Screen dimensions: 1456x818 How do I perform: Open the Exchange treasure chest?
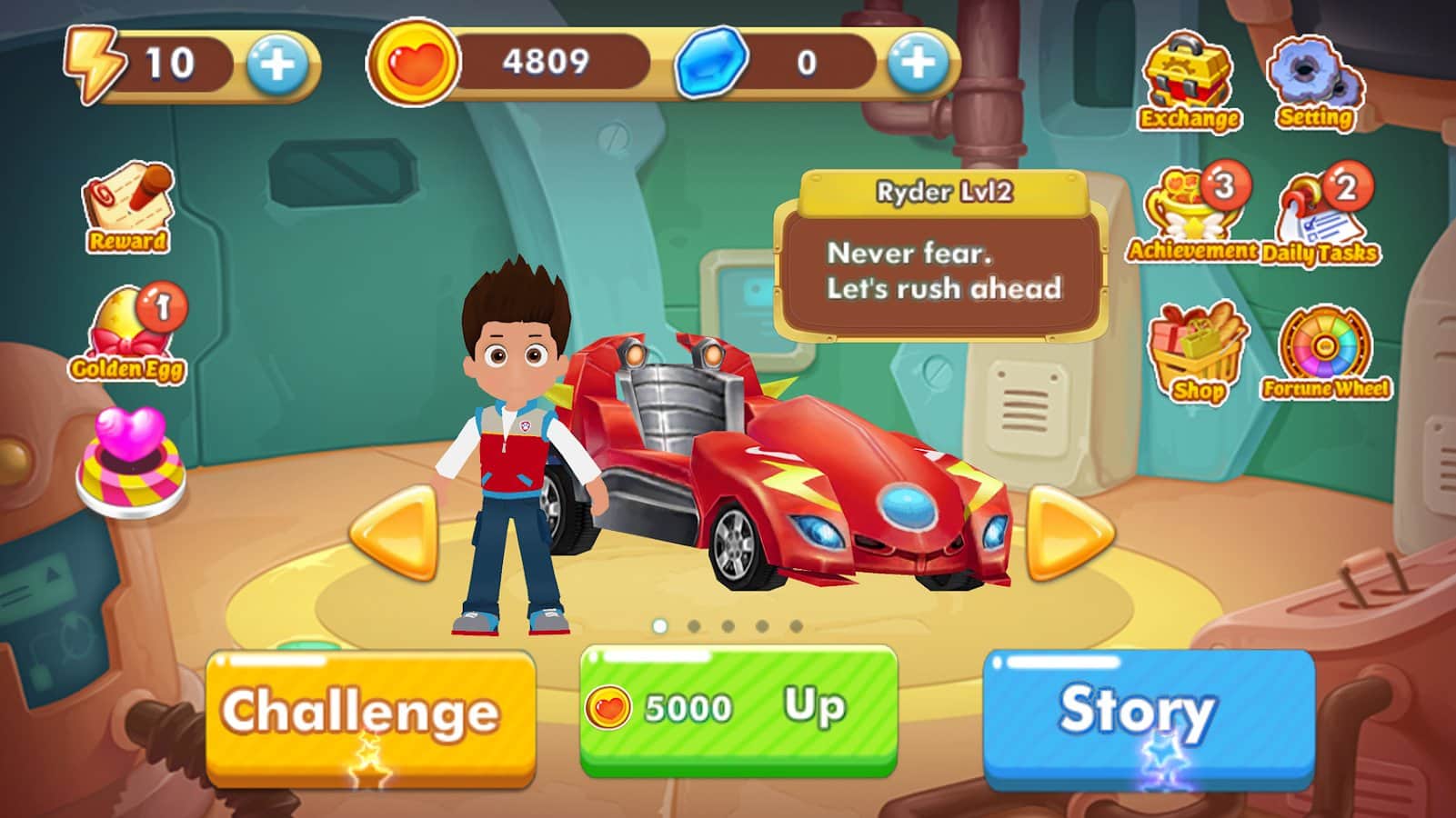1189,83
